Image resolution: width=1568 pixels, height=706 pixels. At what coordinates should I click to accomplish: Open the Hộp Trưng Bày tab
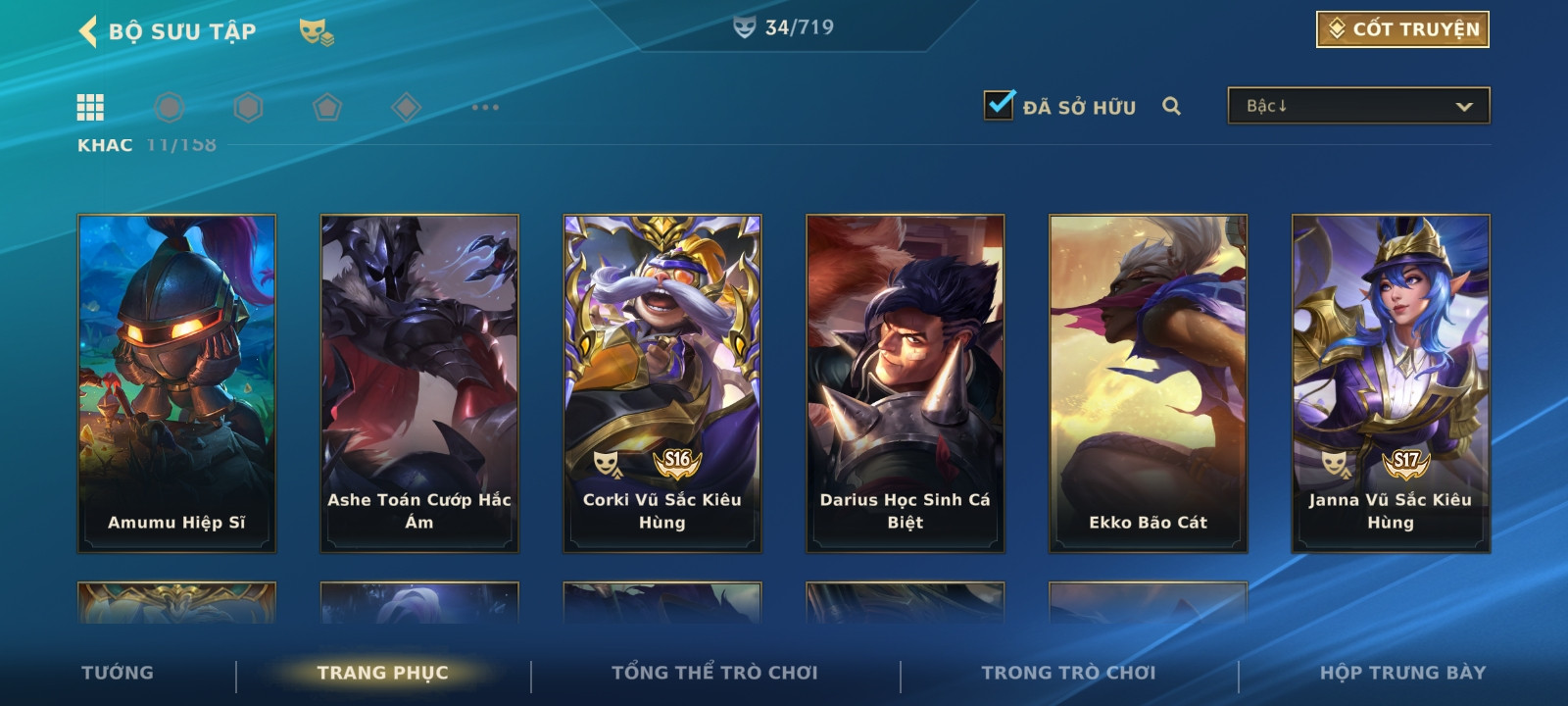(x=1402, y=673)
